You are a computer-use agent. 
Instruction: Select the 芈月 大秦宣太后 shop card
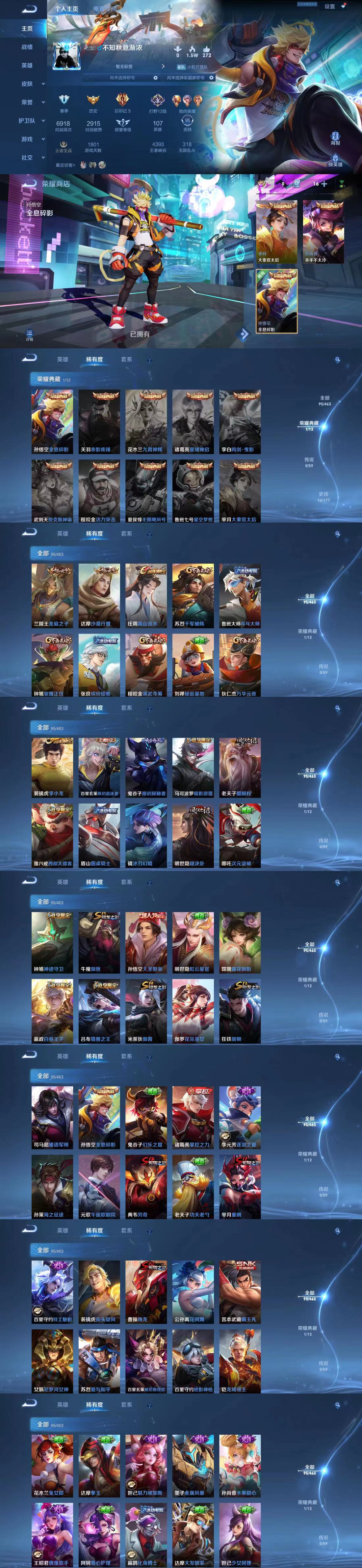pyautogui.click(x=276, y=232)
